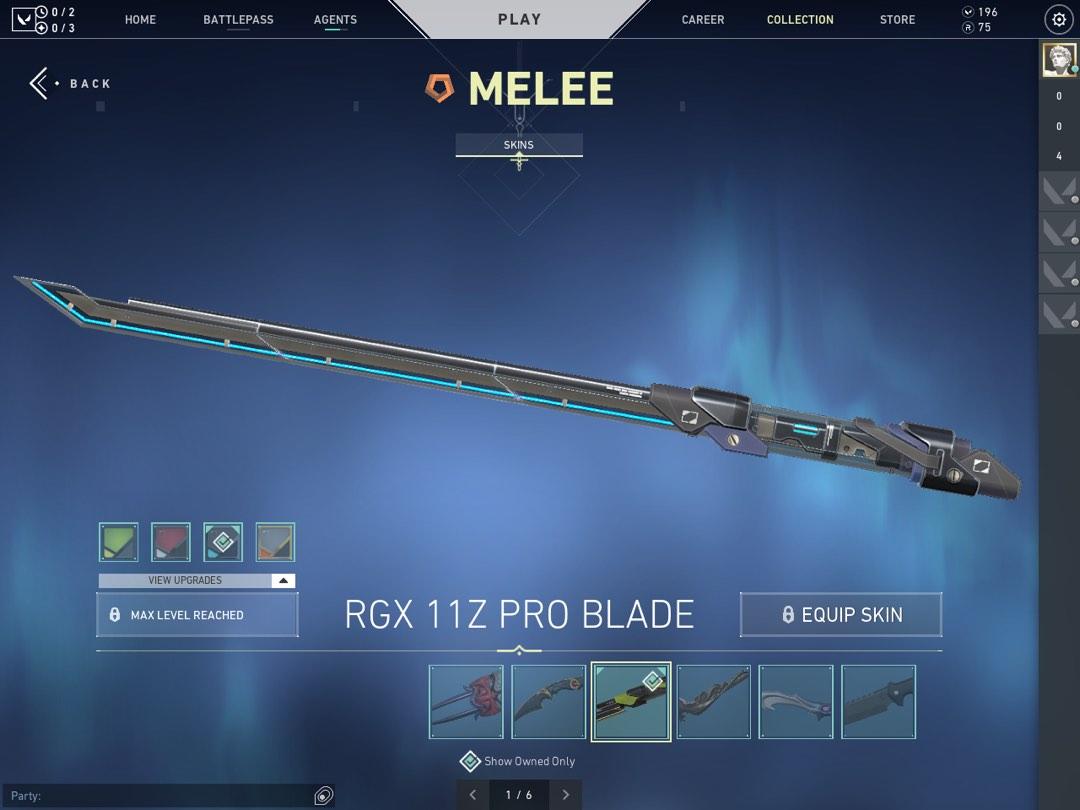Choose the red color variant

point(171,542)
